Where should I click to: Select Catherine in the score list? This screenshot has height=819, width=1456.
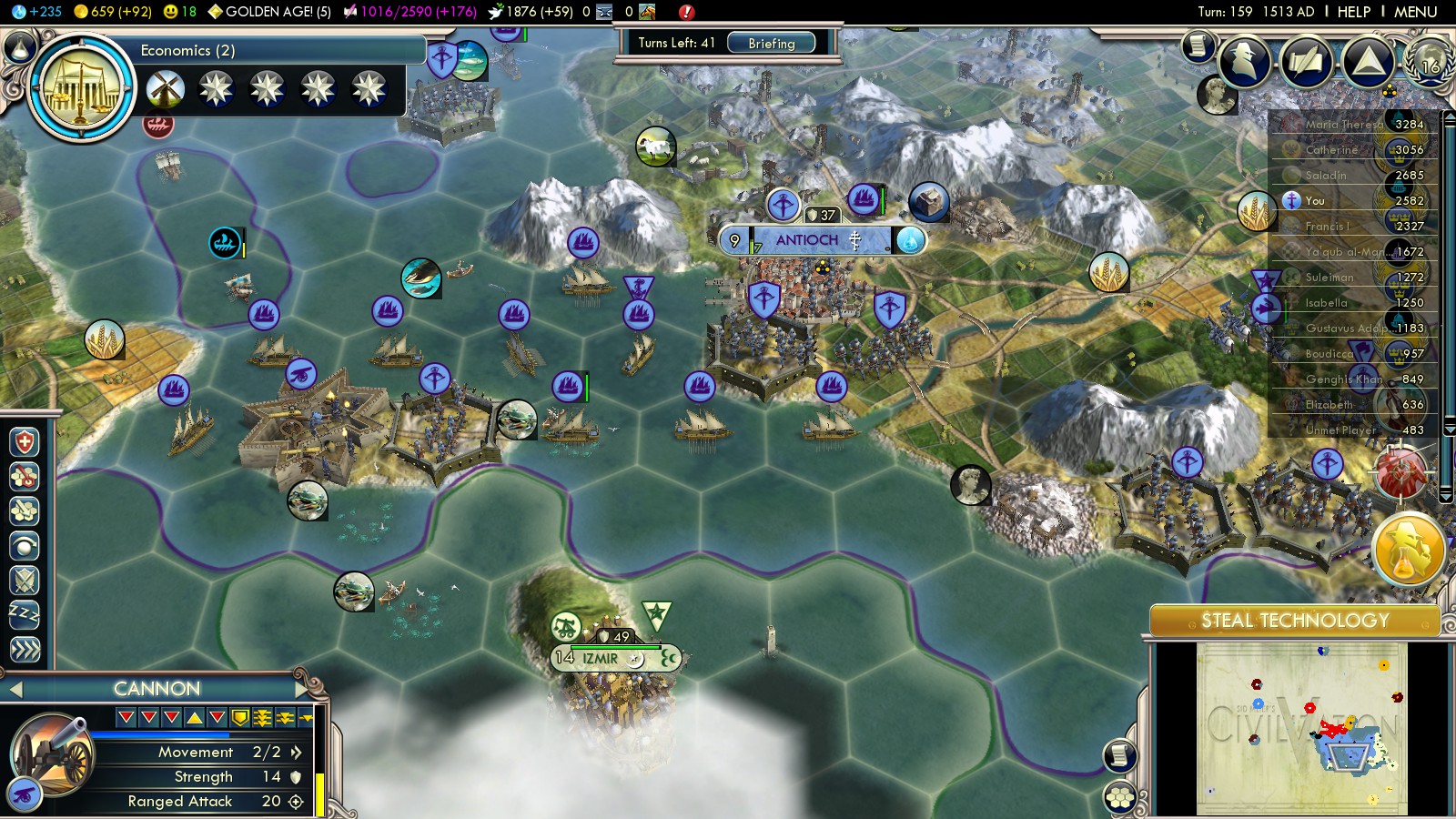(x=1331, y=150)
